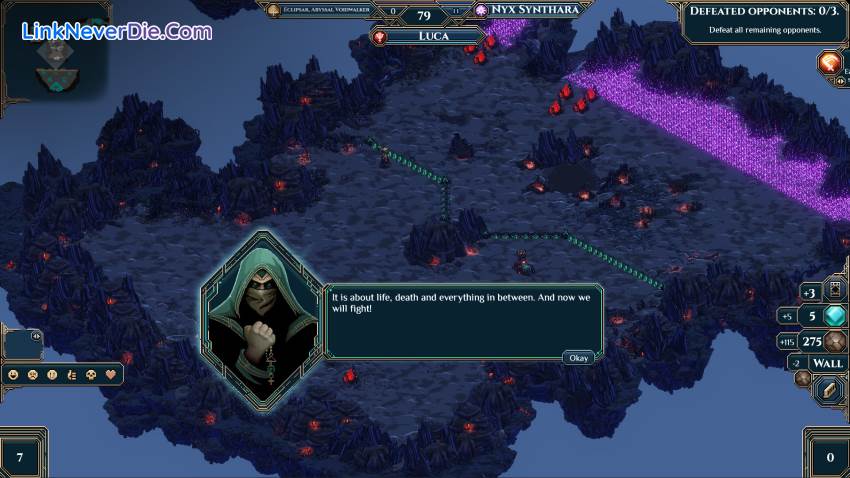The width and height of the screenshot is (850, 478).
Task: Click the stone resource icon
Action: point(836,340)
